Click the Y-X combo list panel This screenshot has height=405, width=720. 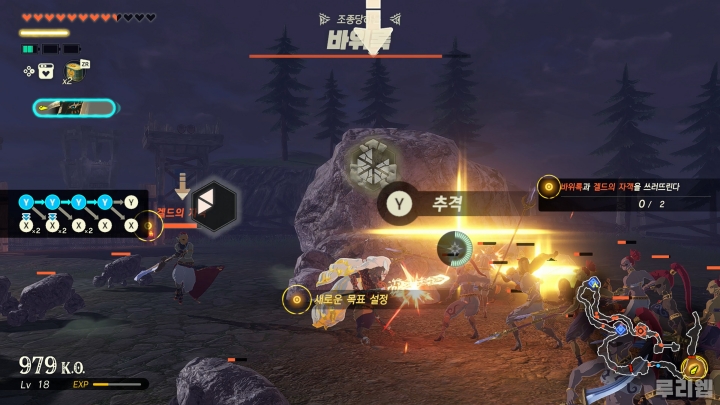[x=75, y=213]
